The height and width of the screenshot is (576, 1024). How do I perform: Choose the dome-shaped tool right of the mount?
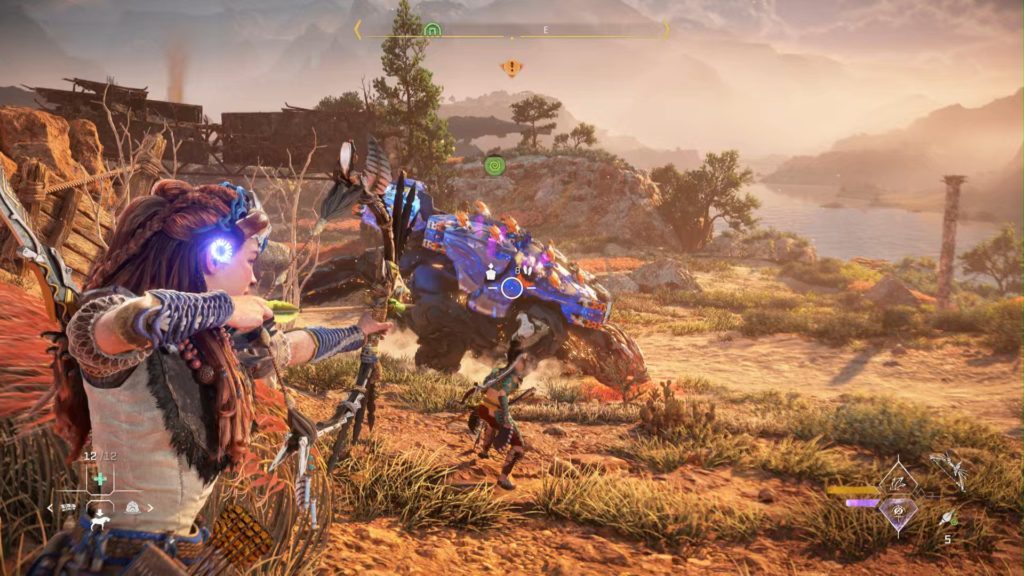[132, 507]
